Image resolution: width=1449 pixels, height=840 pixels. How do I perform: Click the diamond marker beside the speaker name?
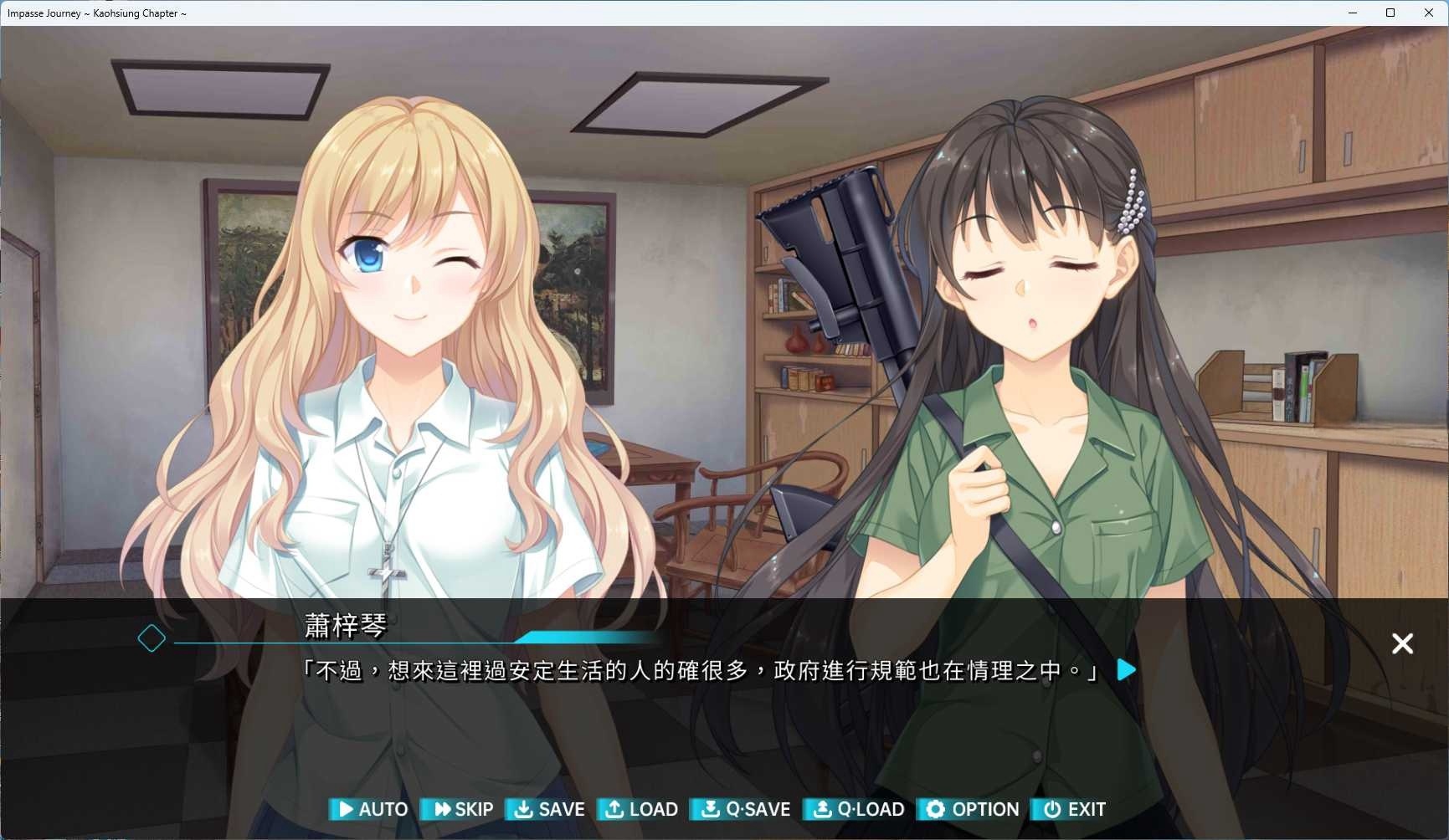(152, 638)
